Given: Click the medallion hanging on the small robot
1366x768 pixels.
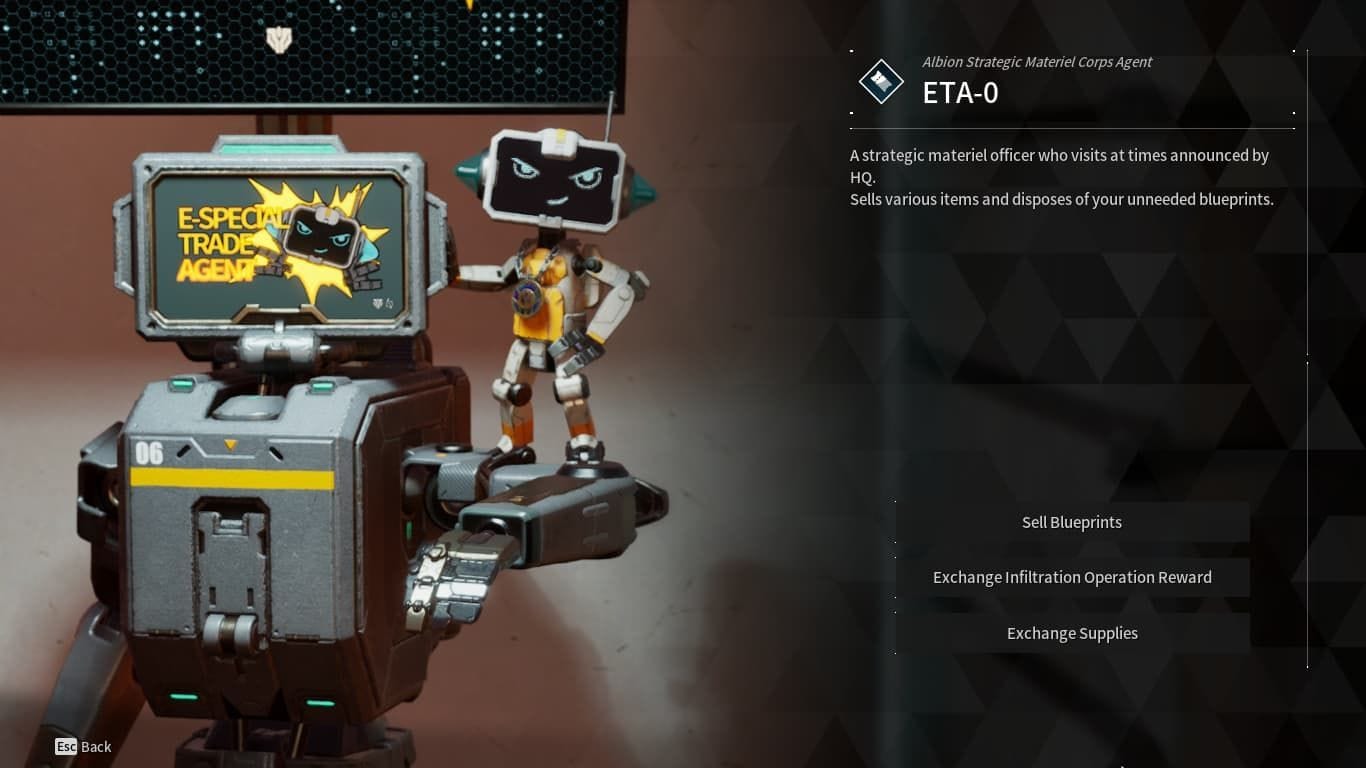Looking at the screenshot, I should [524, 296].
